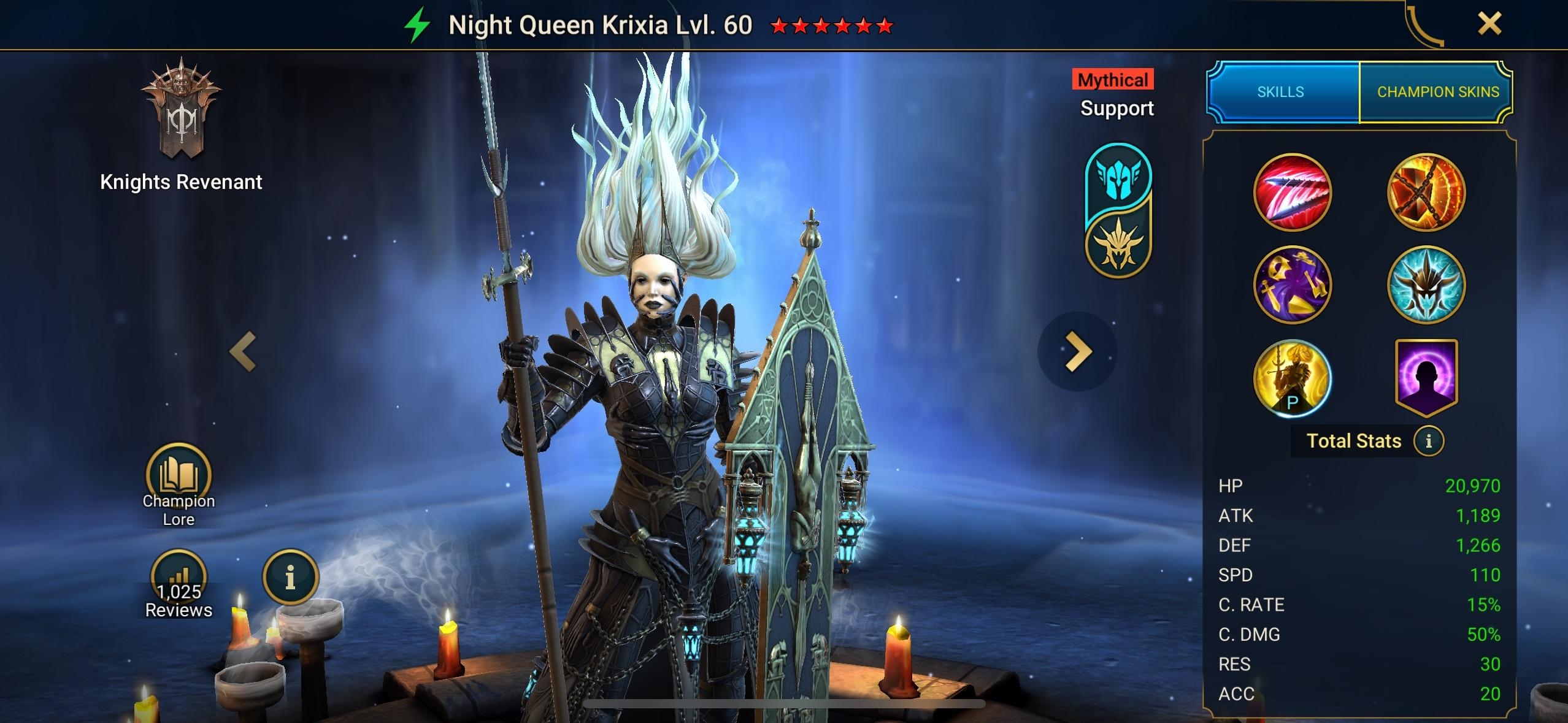Show the next champion with the right arrow
This screenshot has height=723, width=1568.
(1078, 351)
